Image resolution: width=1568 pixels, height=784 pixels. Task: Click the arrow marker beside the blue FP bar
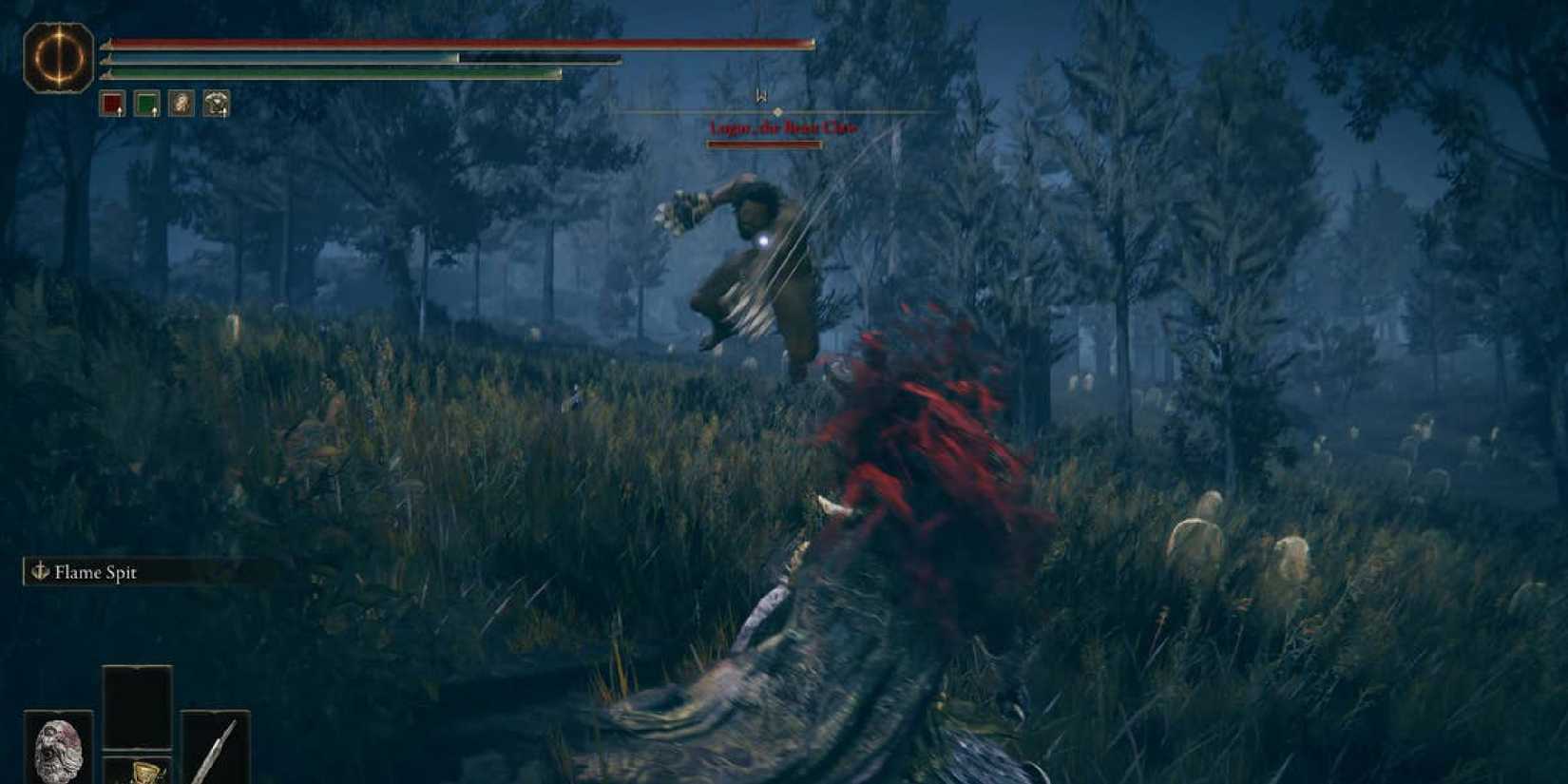108,59
